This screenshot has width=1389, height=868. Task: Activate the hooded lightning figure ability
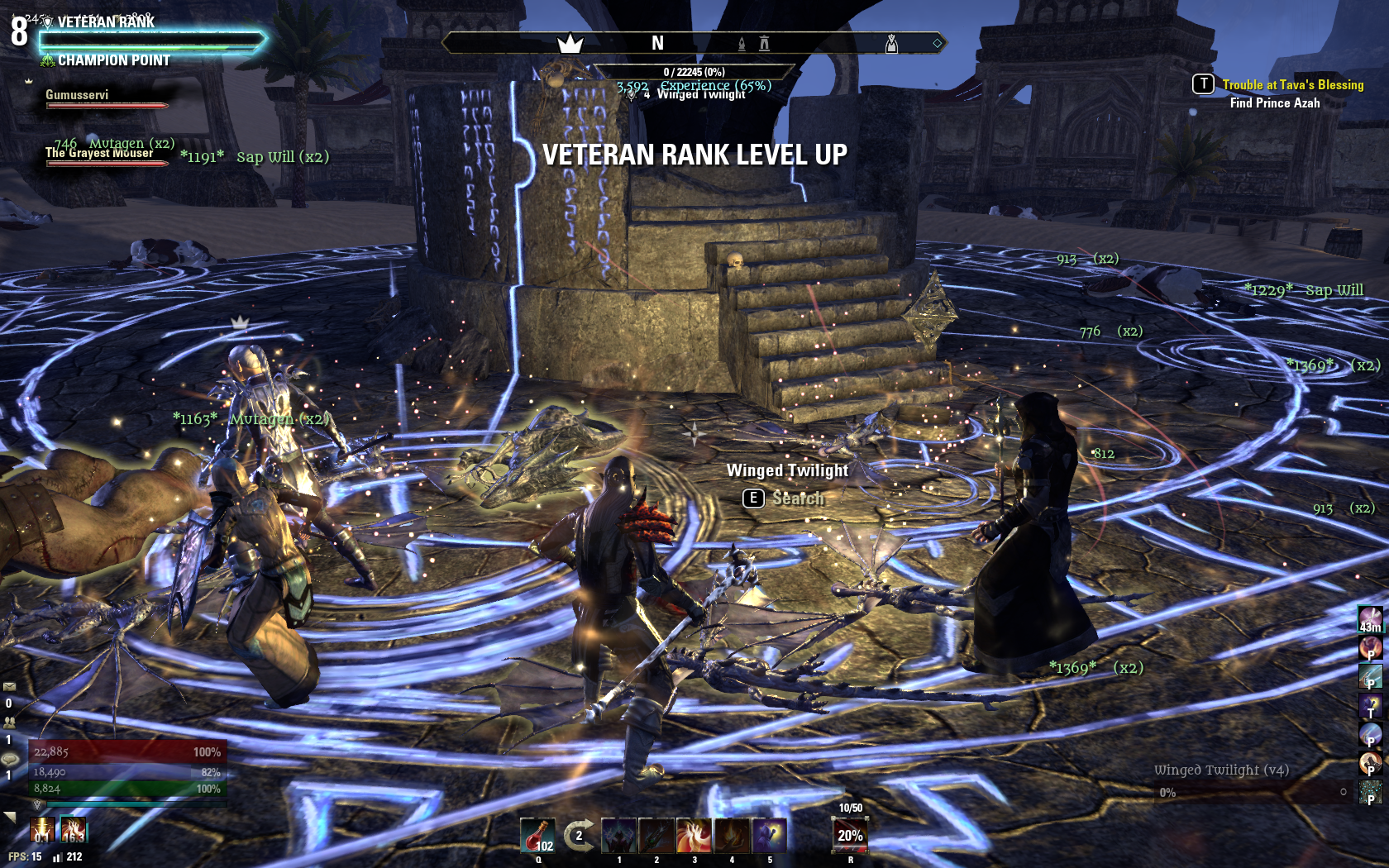click(618, 835)
